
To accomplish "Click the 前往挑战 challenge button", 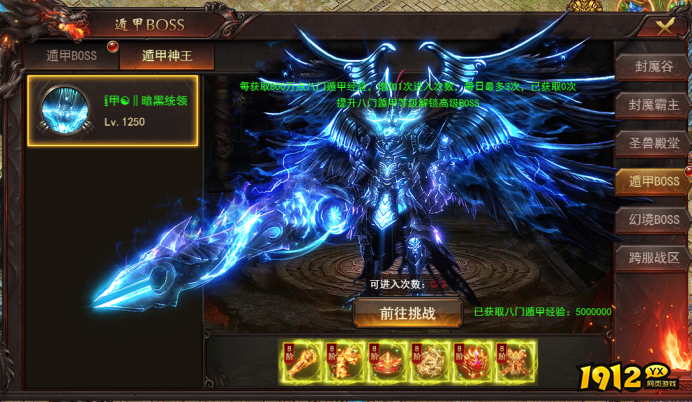I will click(407, 313).
